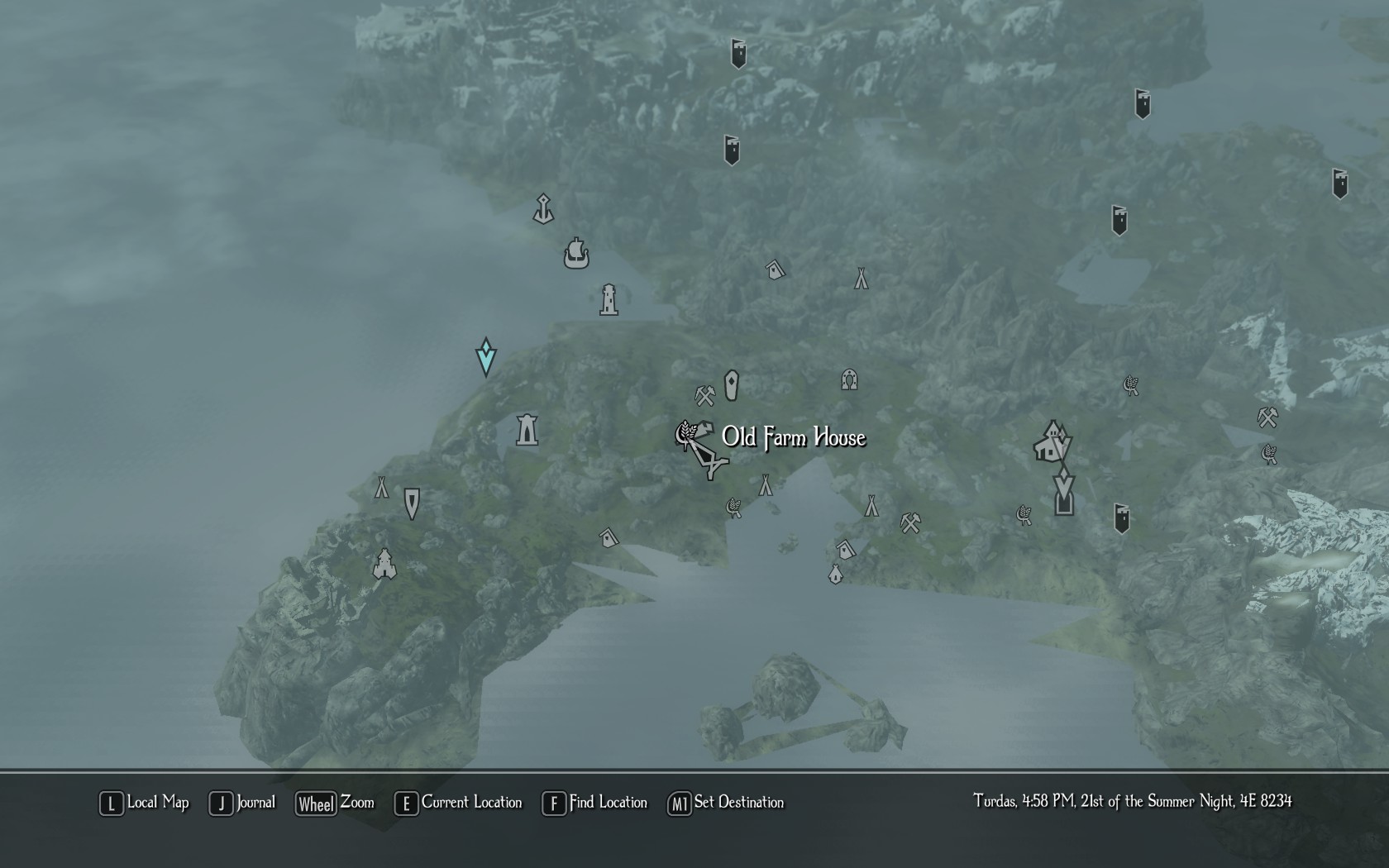This screenshot has height=868, width=1389.
Task: Open the Local Map view
Action: 145,803
